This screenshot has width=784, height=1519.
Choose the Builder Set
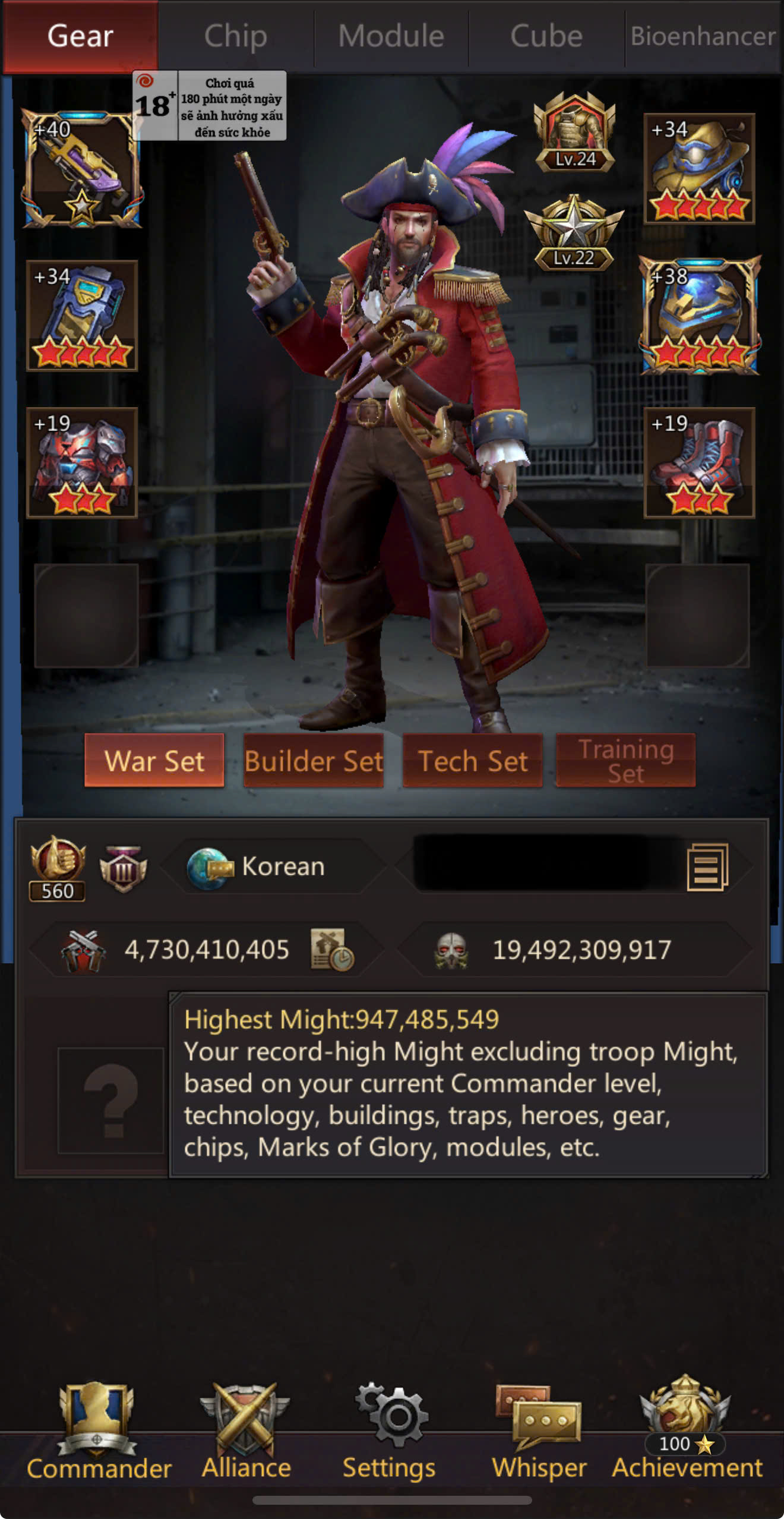pos(314,761)
